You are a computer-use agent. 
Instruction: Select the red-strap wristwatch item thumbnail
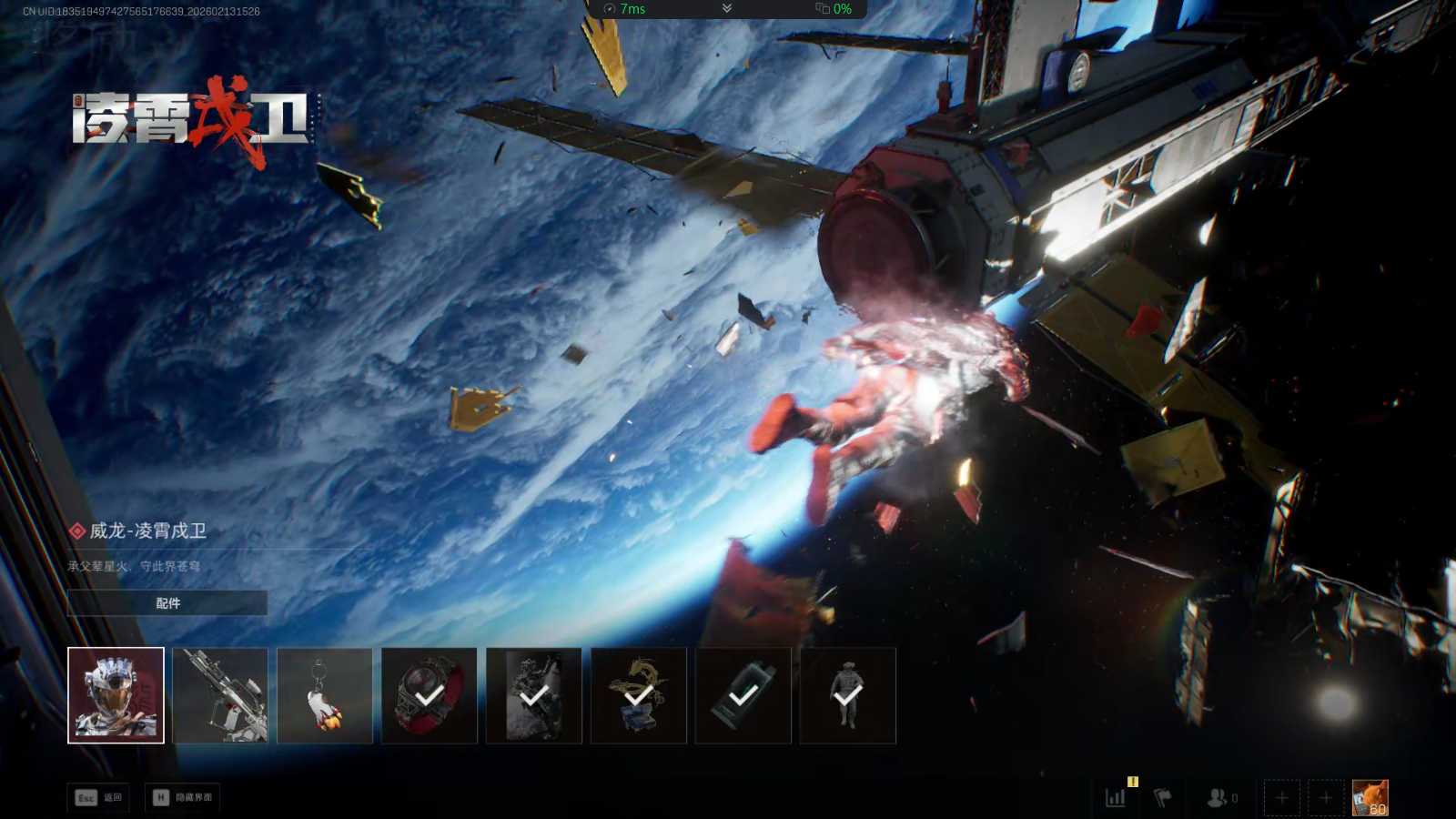point(430,695)
